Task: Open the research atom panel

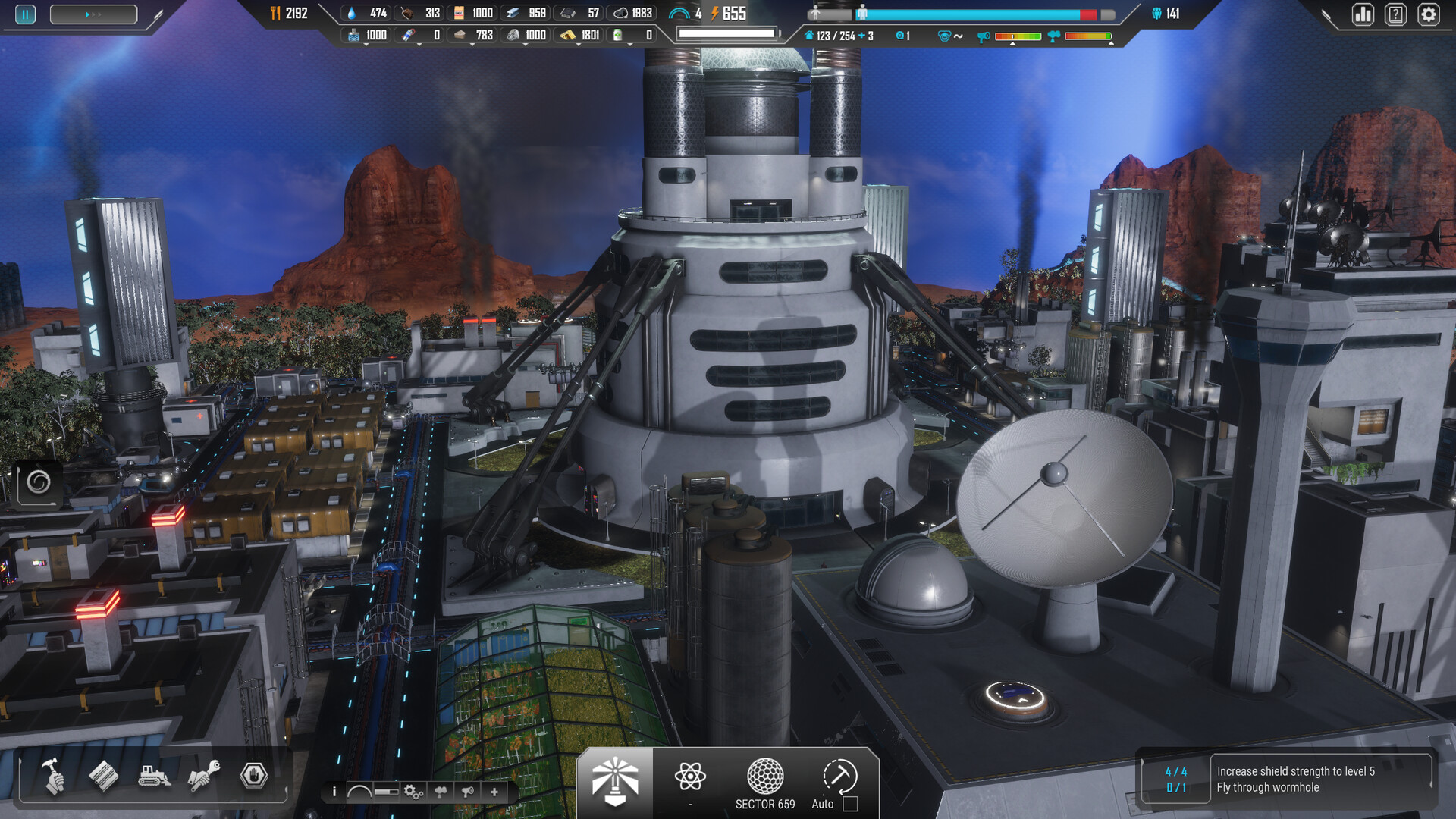Action: pos(689,777)
